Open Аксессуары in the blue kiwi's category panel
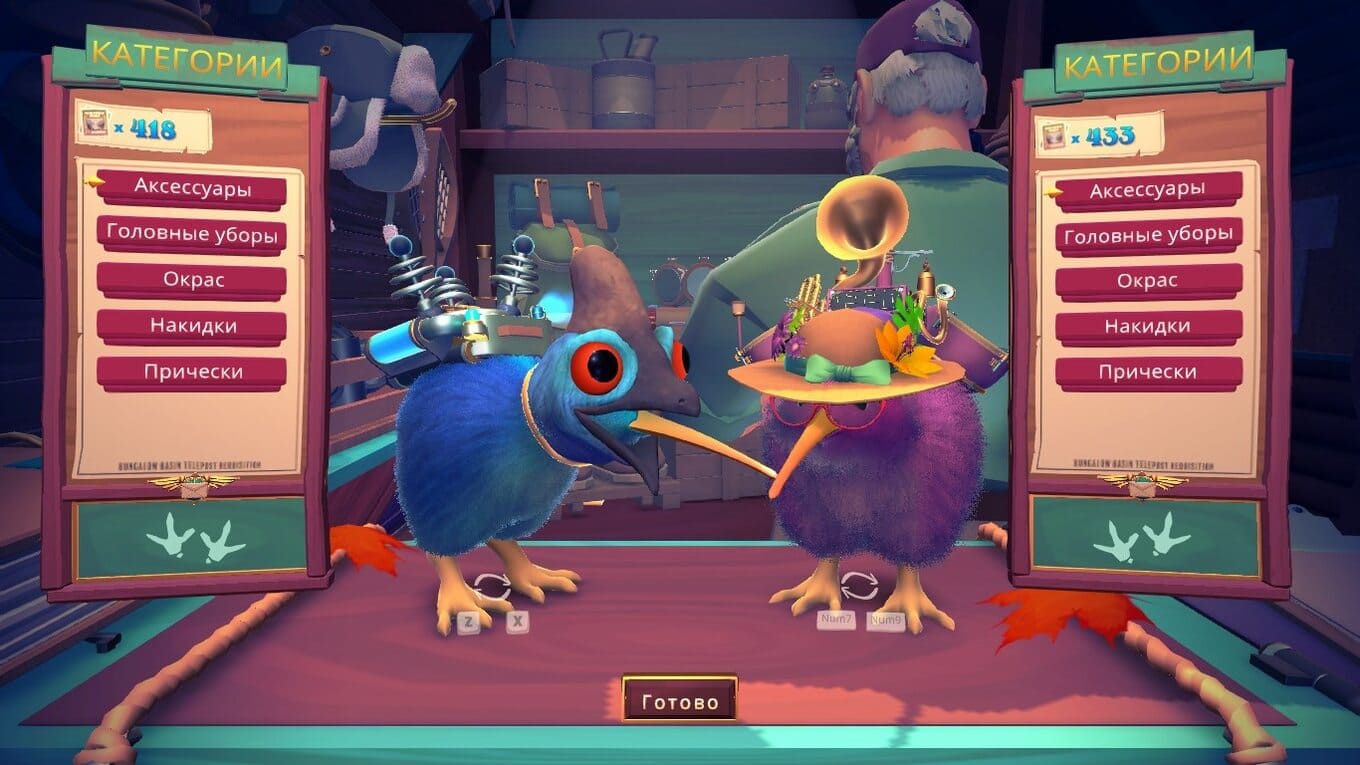 [x=192, y=188]
